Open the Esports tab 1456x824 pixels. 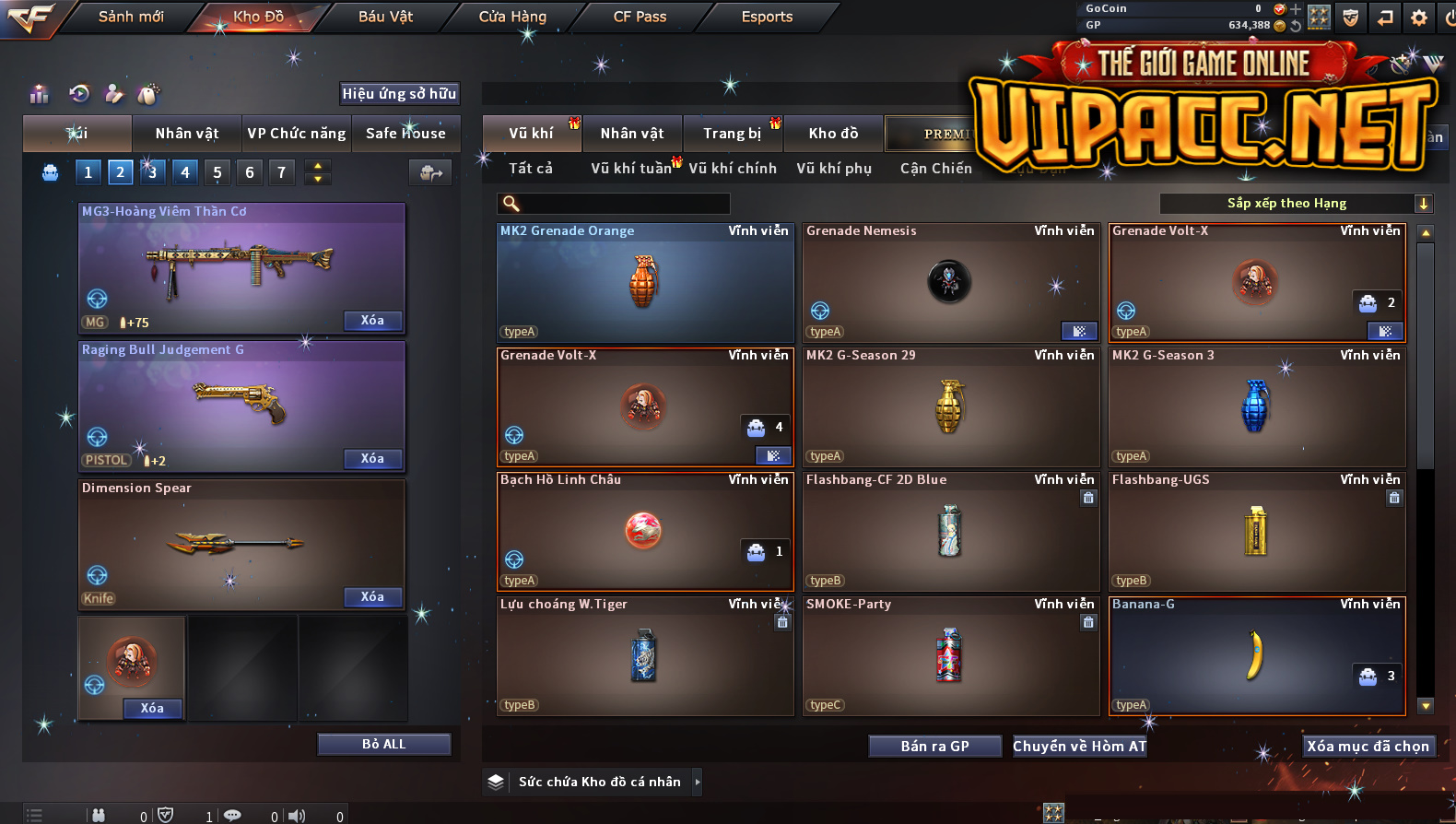767,17
